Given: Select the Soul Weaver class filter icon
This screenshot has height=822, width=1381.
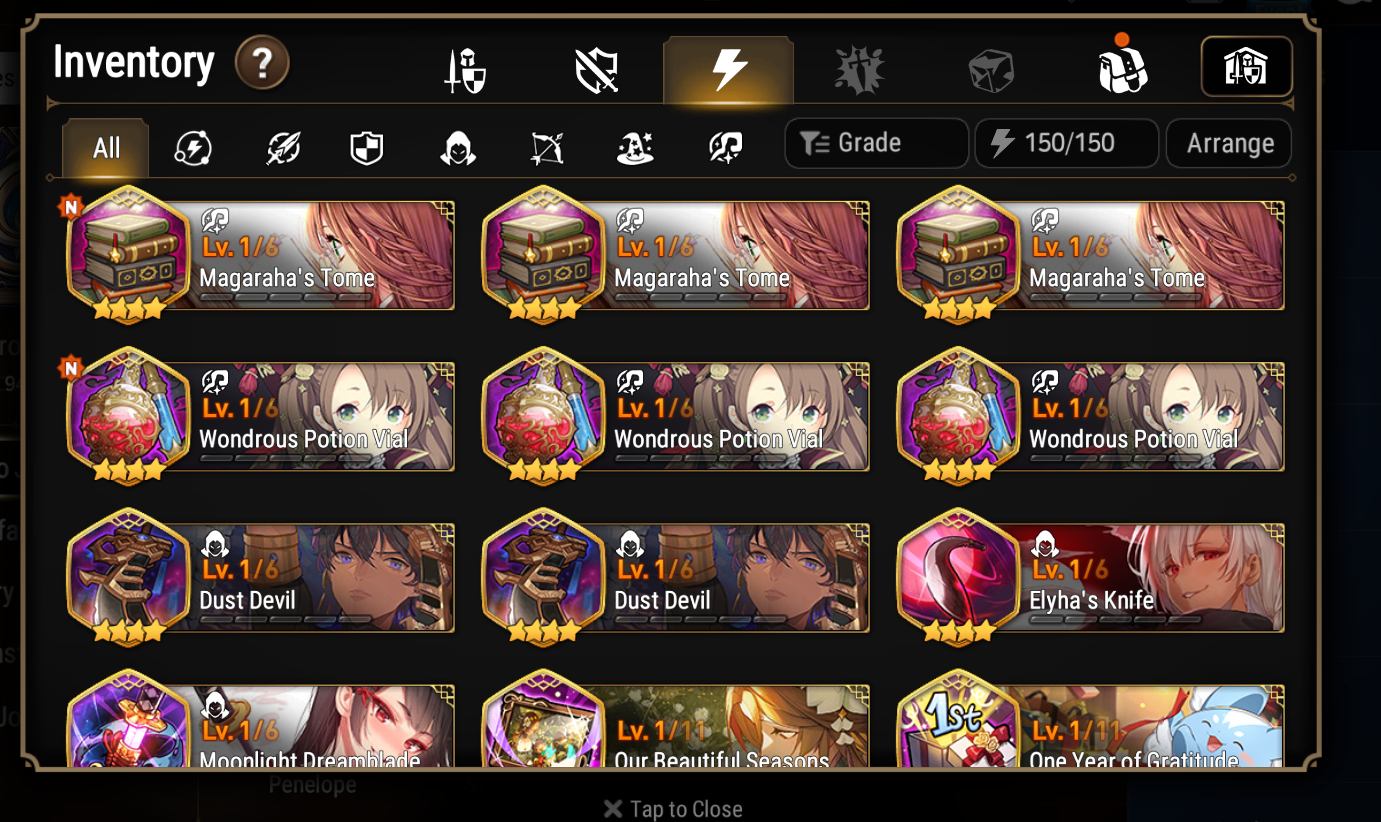Looking at the screenshot, I should click(723, 146).
